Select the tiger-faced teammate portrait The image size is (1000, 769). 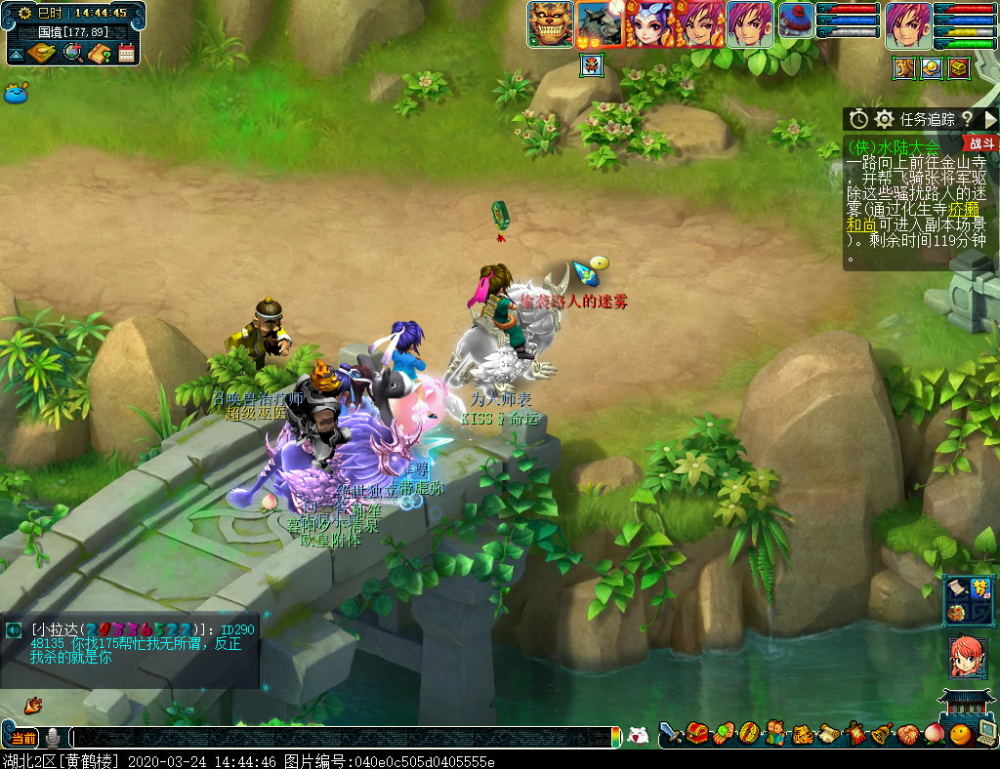(x=551, y=24)
